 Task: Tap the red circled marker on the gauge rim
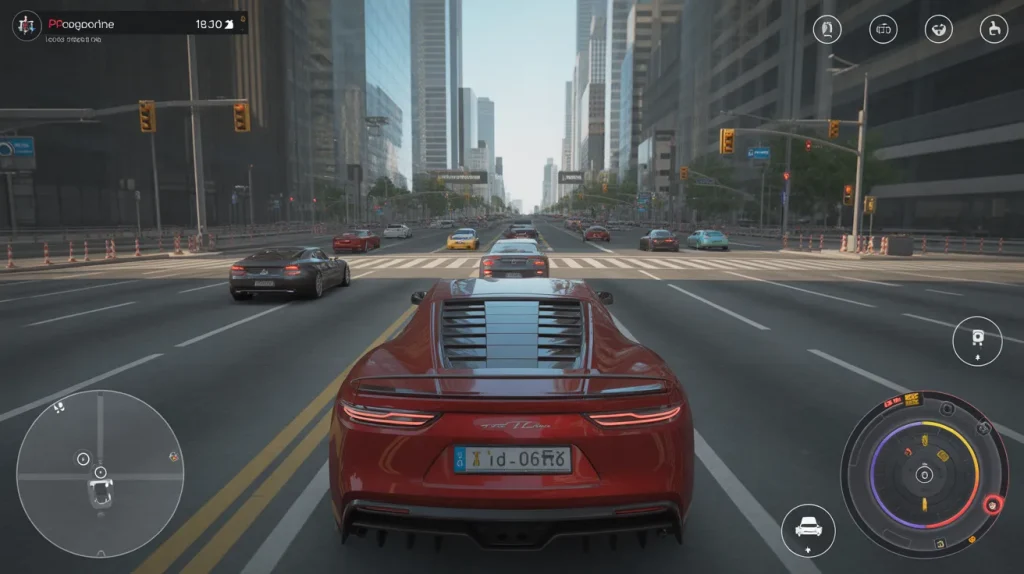coord(992,505)
